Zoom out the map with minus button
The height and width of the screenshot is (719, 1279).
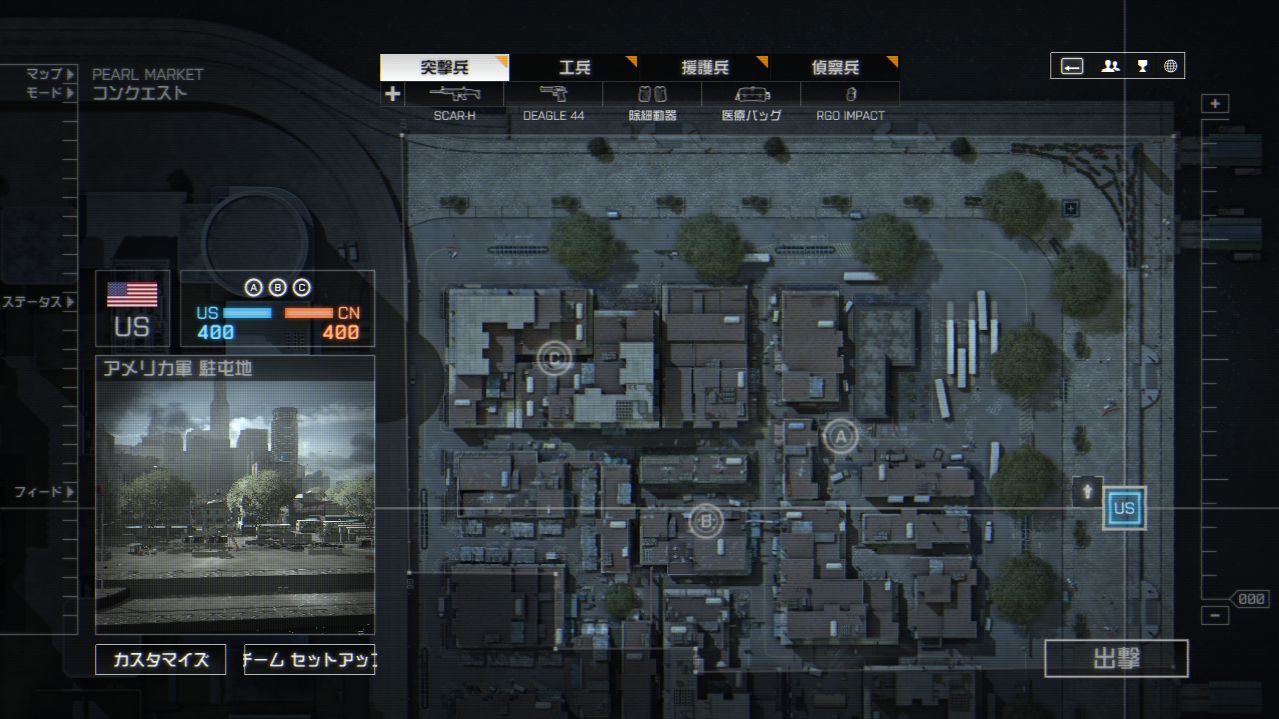(x=1215, y=616)
